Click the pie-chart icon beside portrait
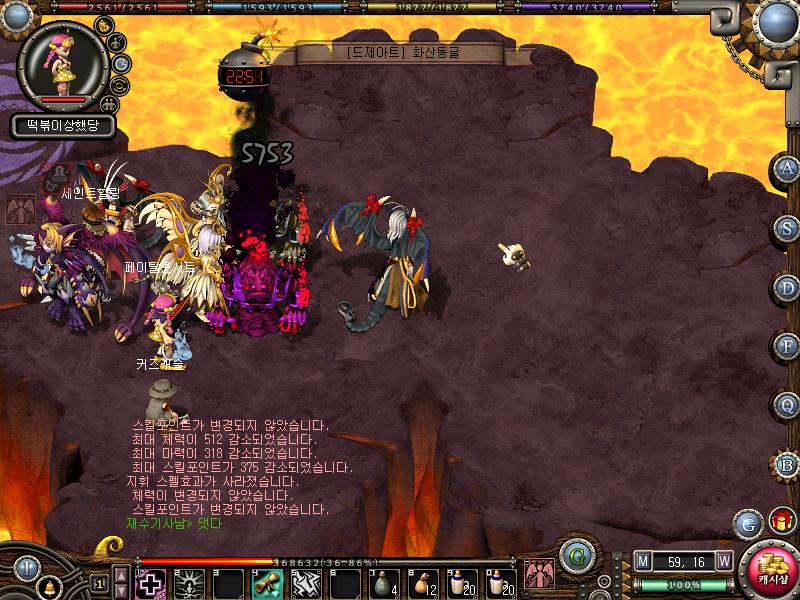The width and height of the screenshot is (800, 600). 121,64
